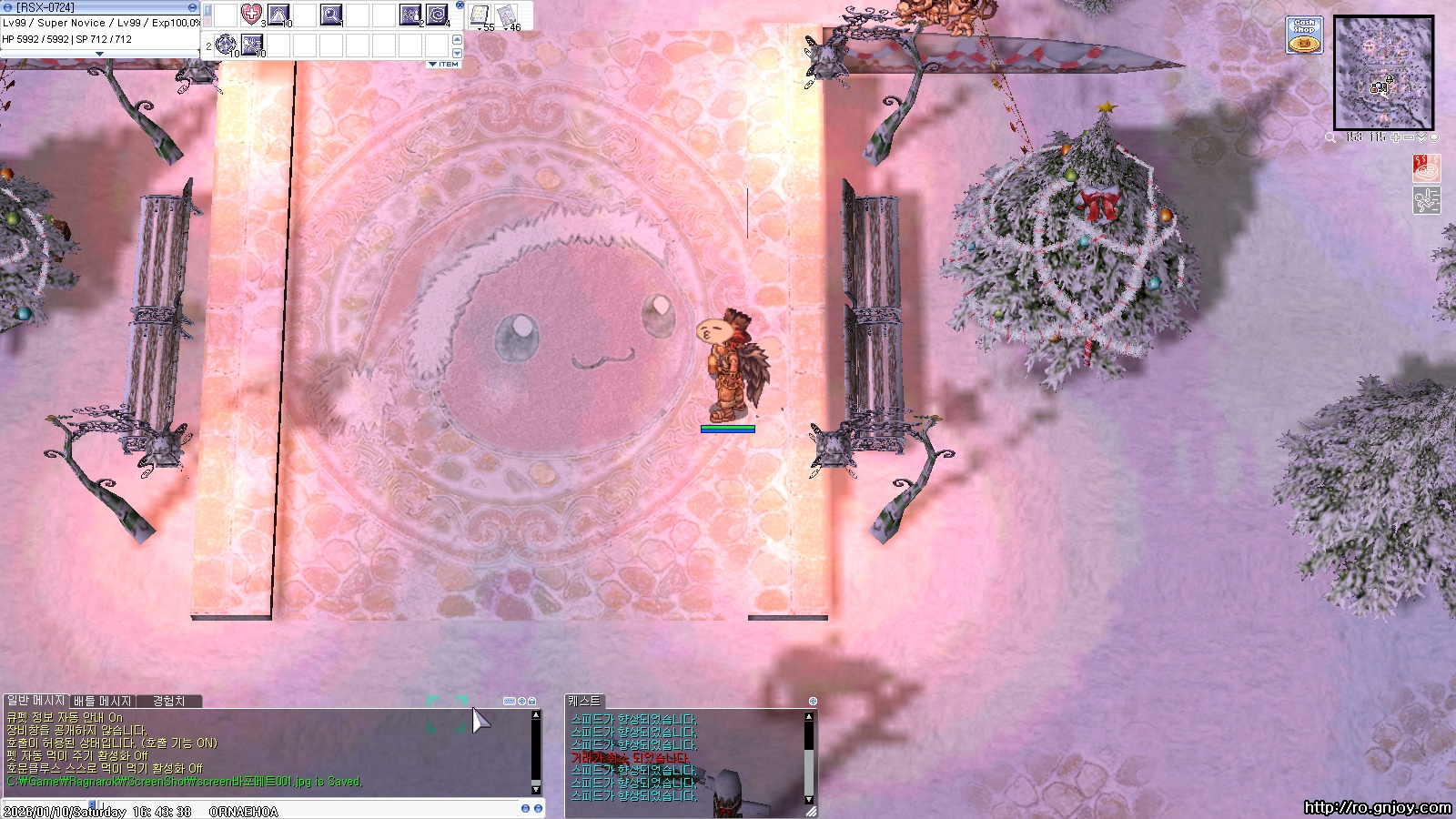Viewport: 1456px width, 819px height.
Task: Click the minimap
Action: pyautogui.click(x=1382, y=73)
